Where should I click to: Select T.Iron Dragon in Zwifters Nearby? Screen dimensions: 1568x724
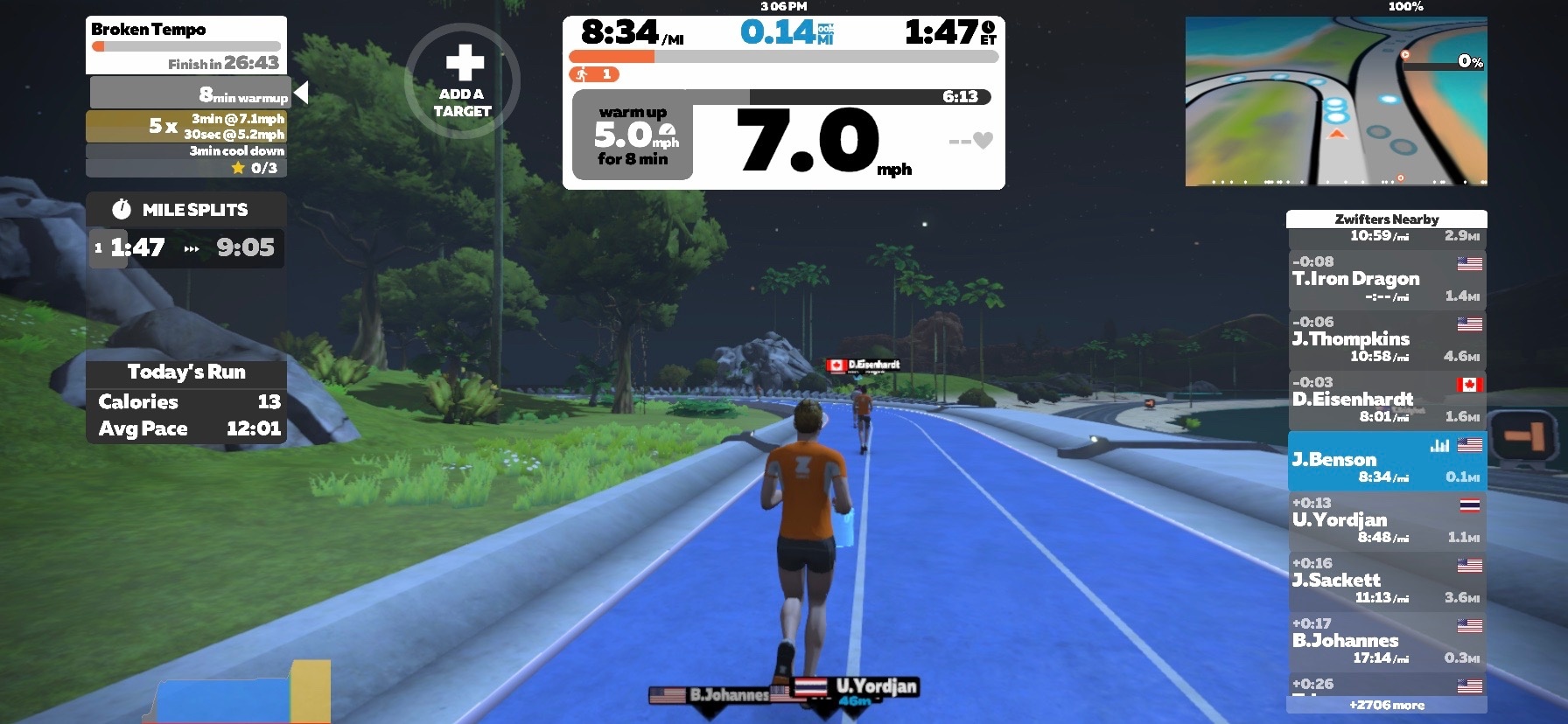1387,279
